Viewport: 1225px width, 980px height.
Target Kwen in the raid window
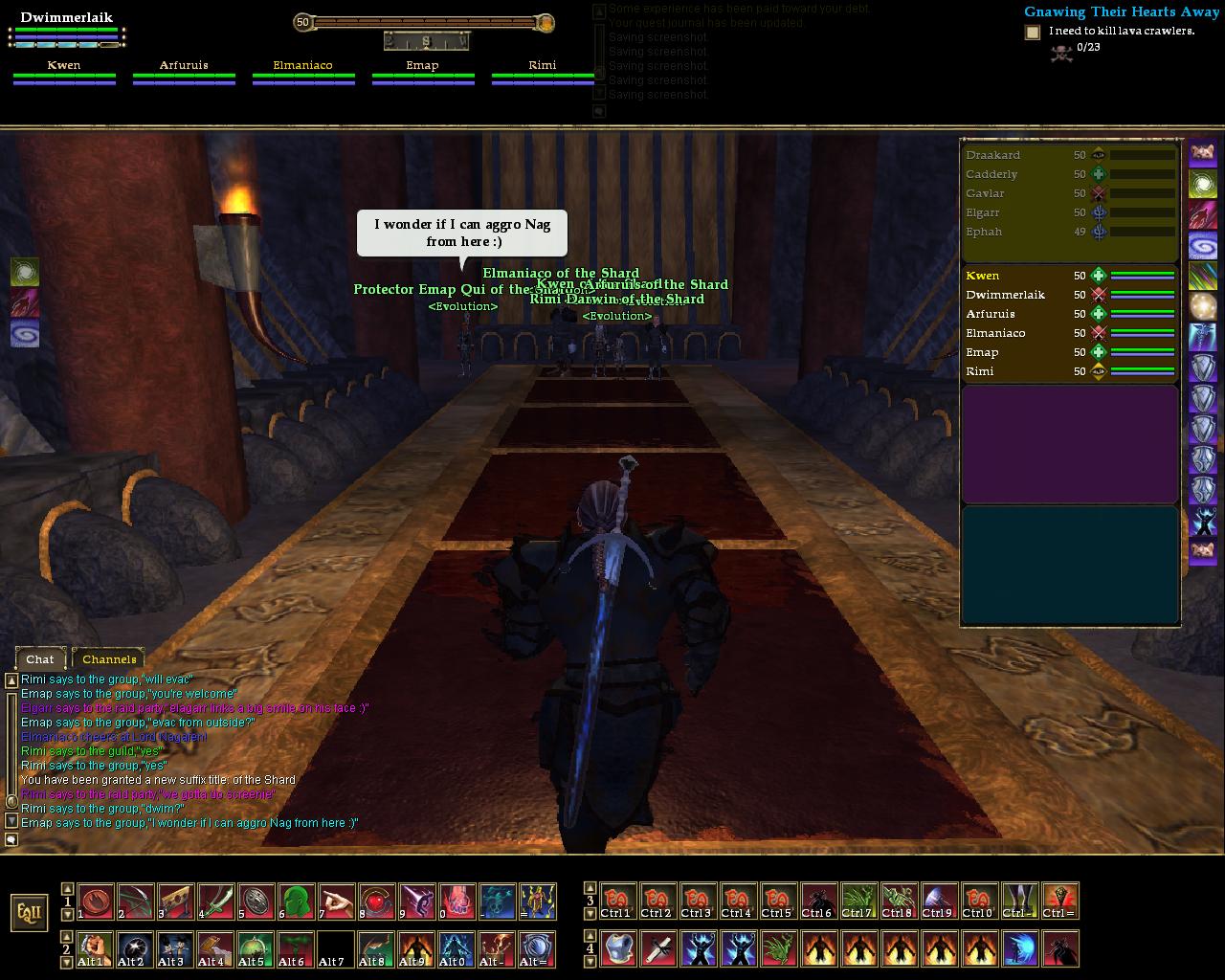[x=983, y=276]
